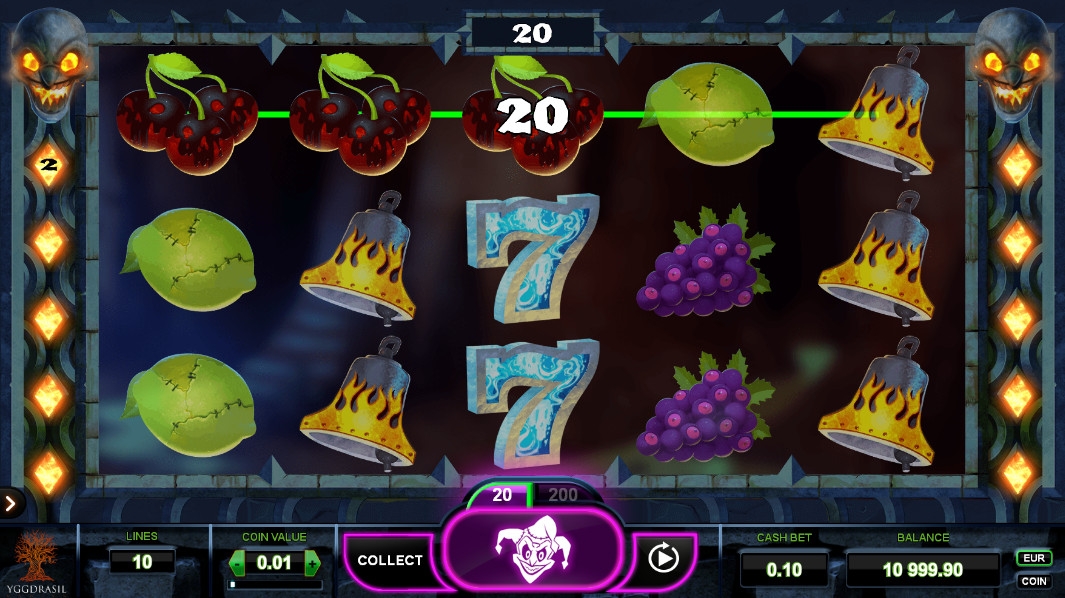Select the 200 bet tab
Viewport: 1065px width, 598px height.
(x=563, y=495)
